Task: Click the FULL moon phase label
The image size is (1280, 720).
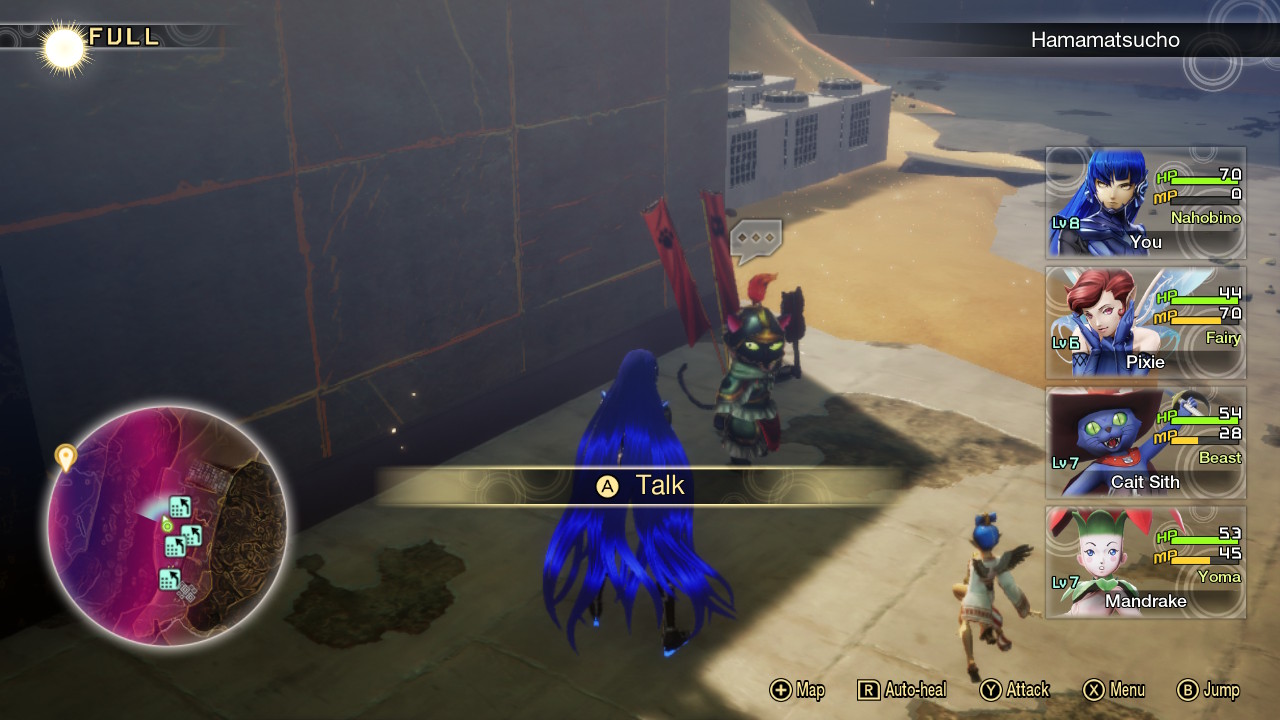Action: [x=122, y=39]
